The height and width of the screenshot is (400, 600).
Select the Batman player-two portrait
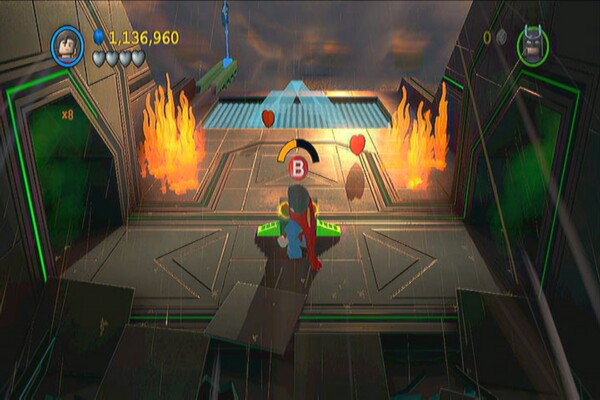[532, 44]
